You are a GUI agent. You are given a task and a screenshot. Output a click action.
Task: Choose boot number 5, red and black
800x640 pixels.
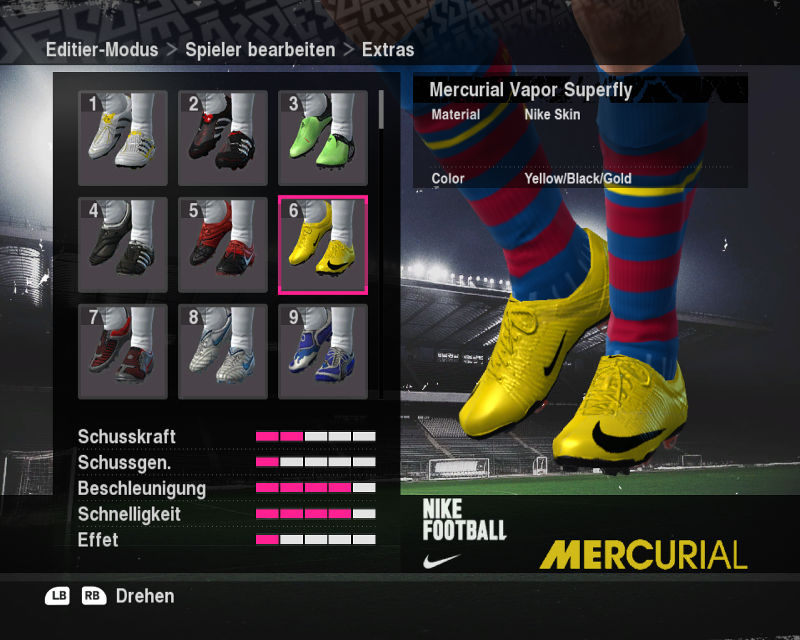tap(223, 245)
